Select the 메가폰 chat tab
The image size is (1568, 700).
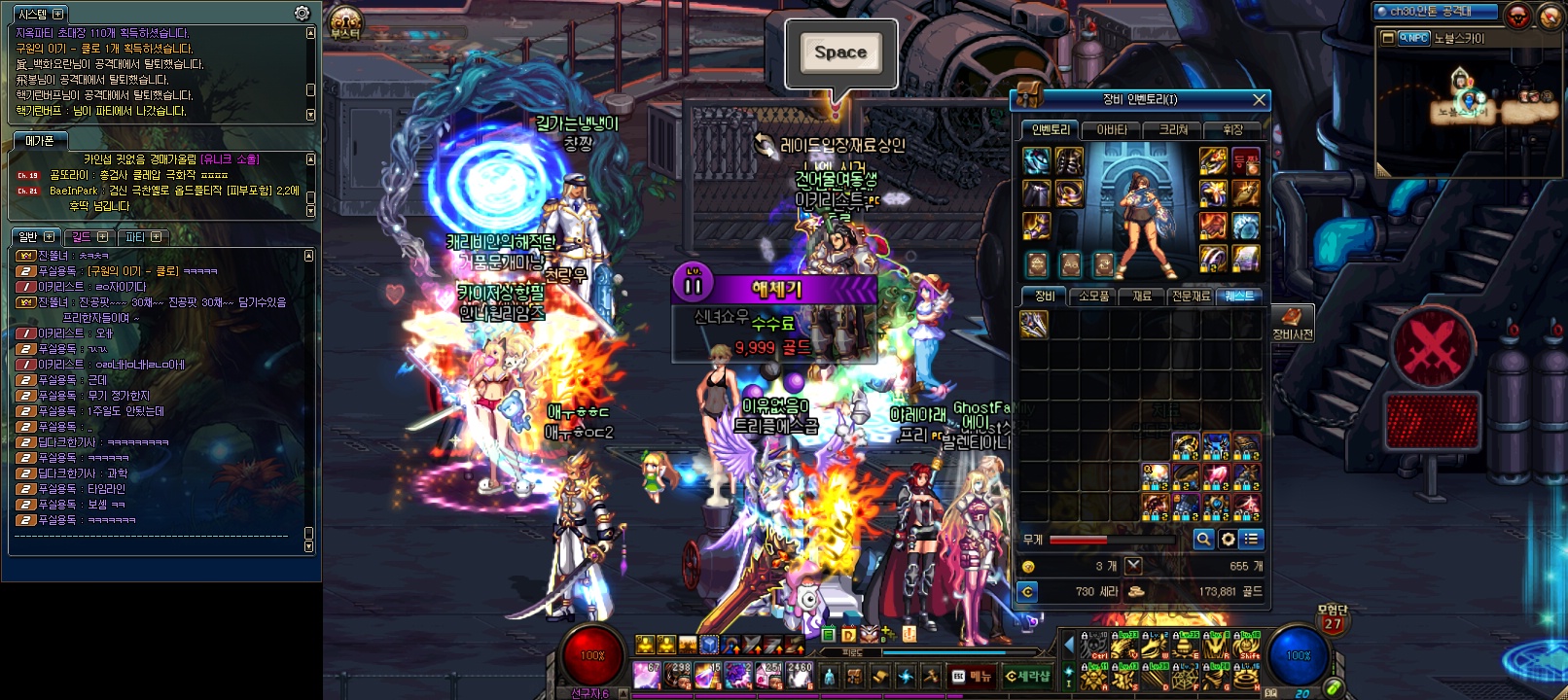40,141
